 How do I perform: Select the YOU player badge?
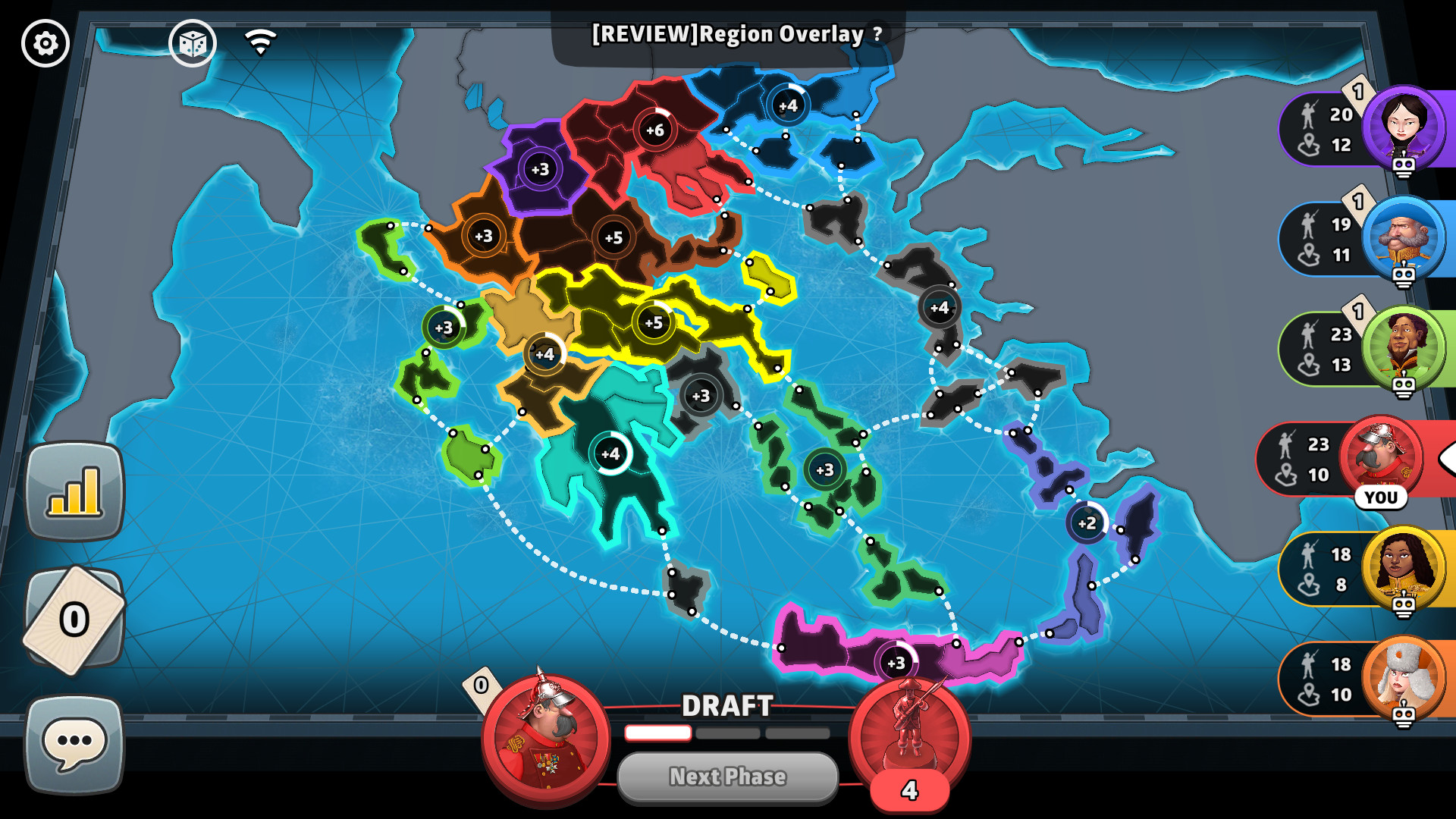coord(1382,498)
